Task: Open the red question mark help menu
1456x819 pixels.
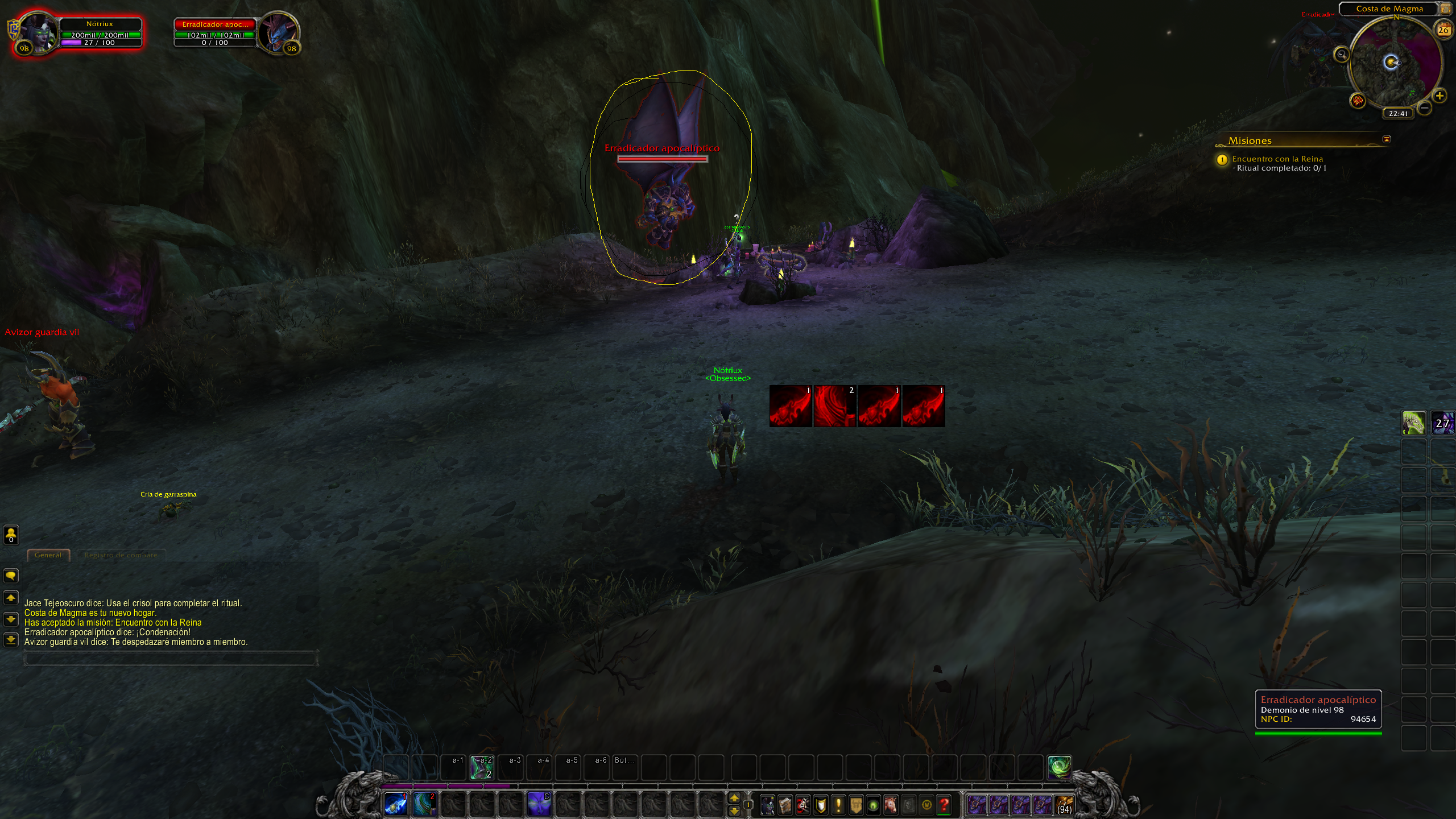Action: pyautogui.click(x=944, y=805)
